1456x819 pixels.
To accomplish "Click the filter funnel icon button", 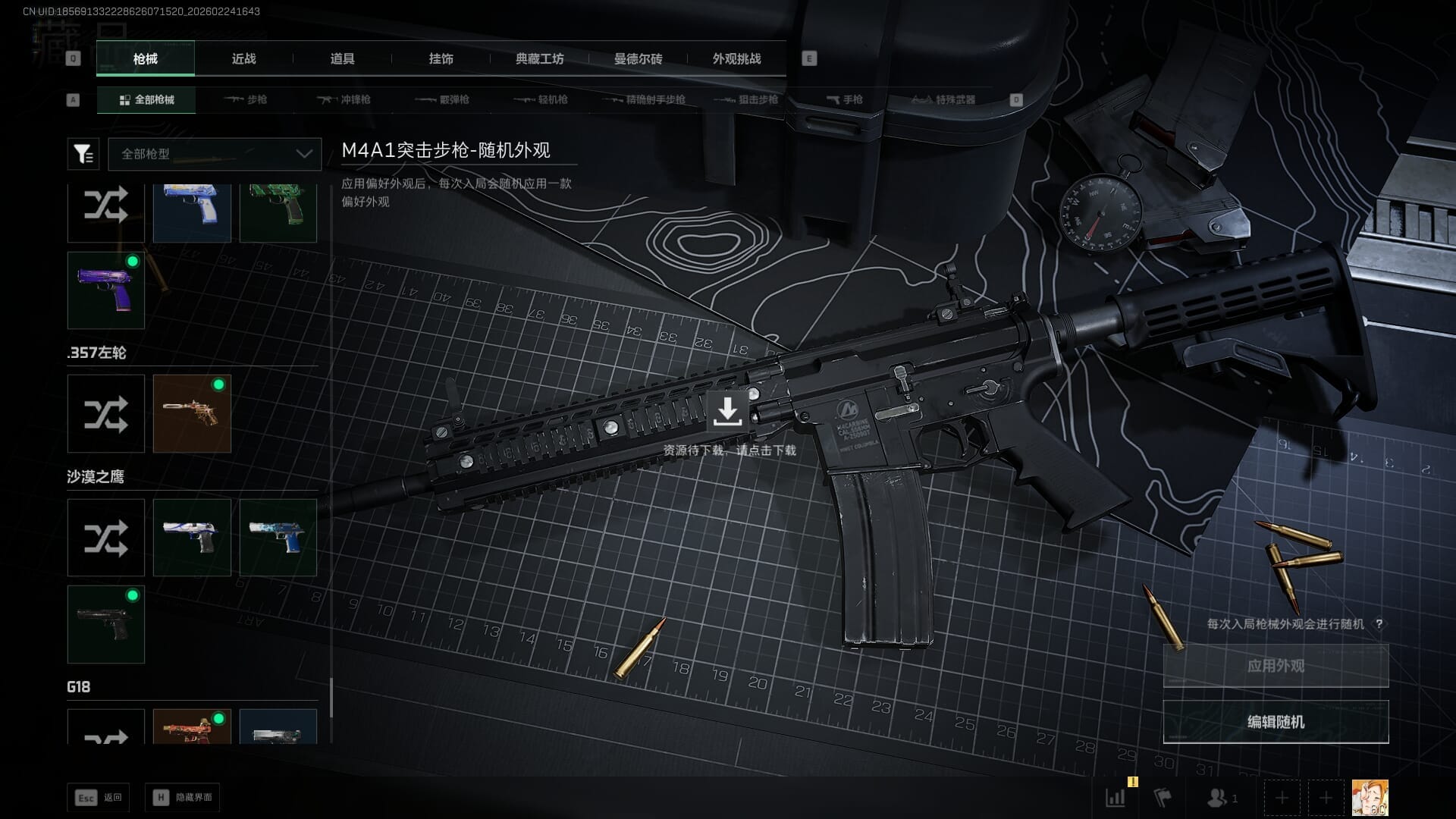I will (83, 154).
